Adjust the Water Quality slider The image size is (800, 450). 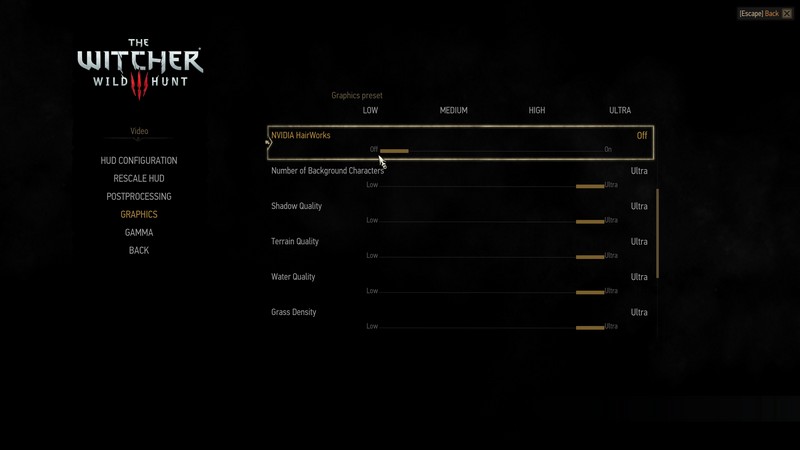491,292
